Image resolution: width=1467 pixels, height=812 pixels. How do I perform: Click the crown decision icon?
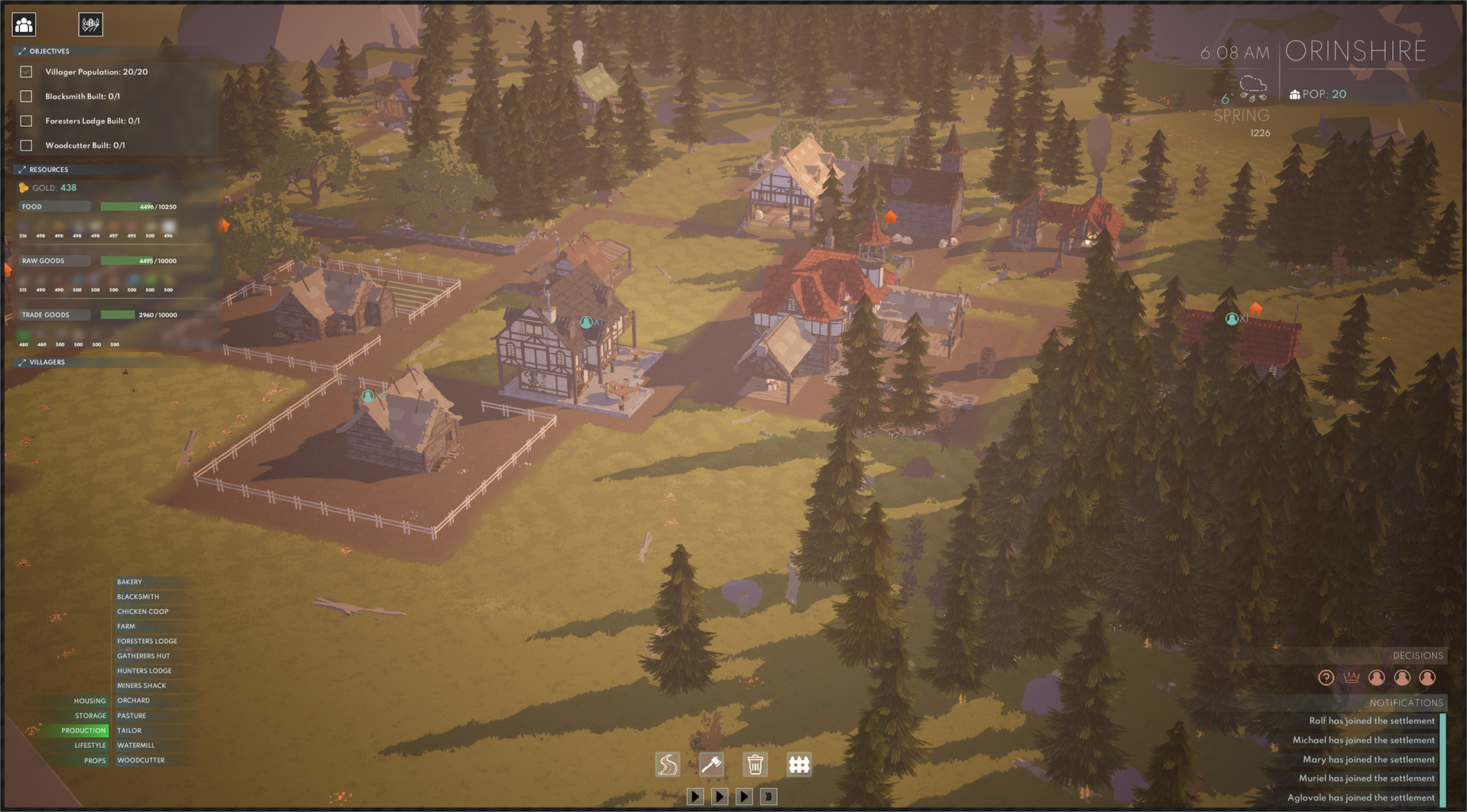[1350, 677]
